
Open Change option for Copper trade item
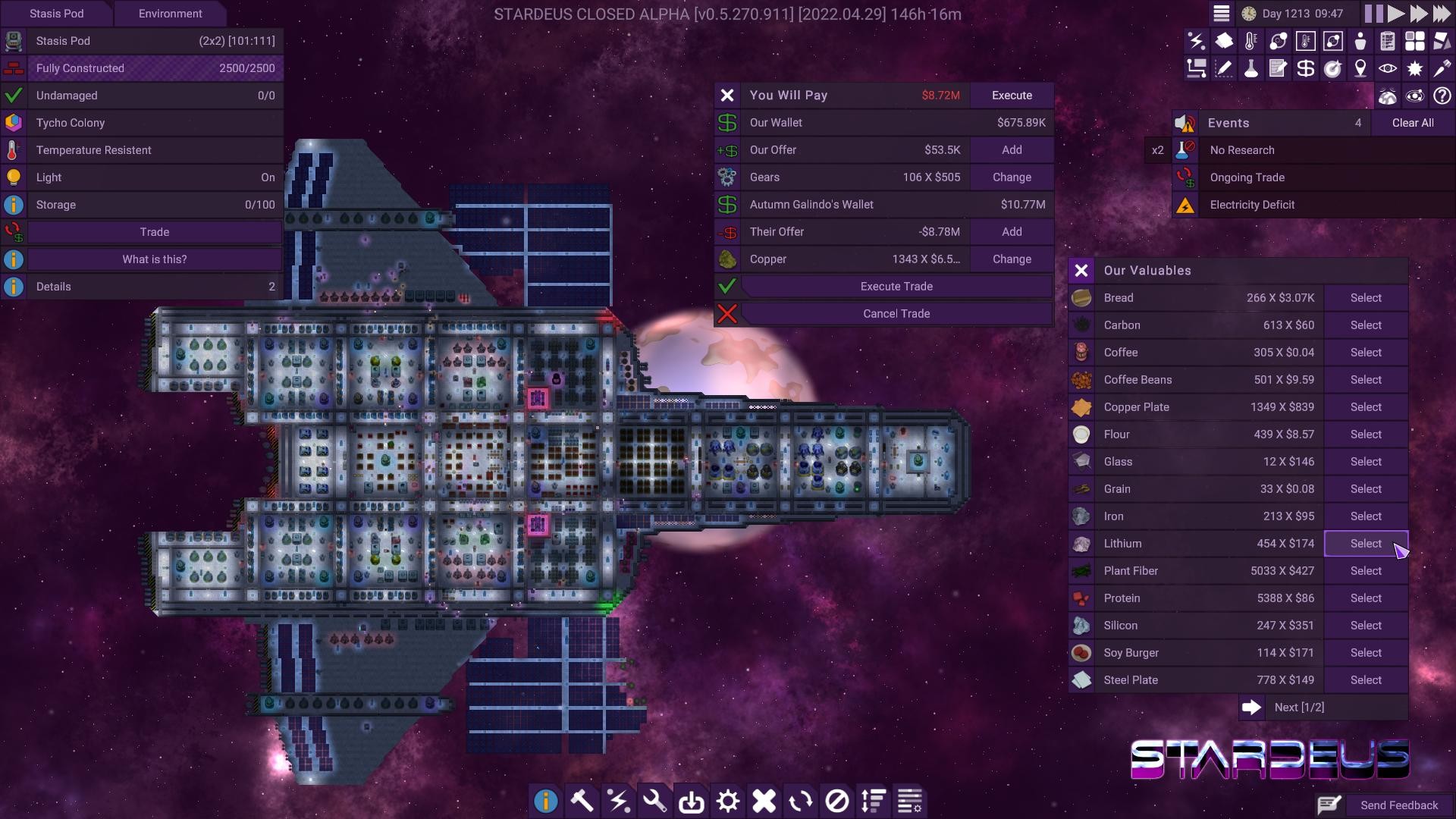[x=1012, y=259]
